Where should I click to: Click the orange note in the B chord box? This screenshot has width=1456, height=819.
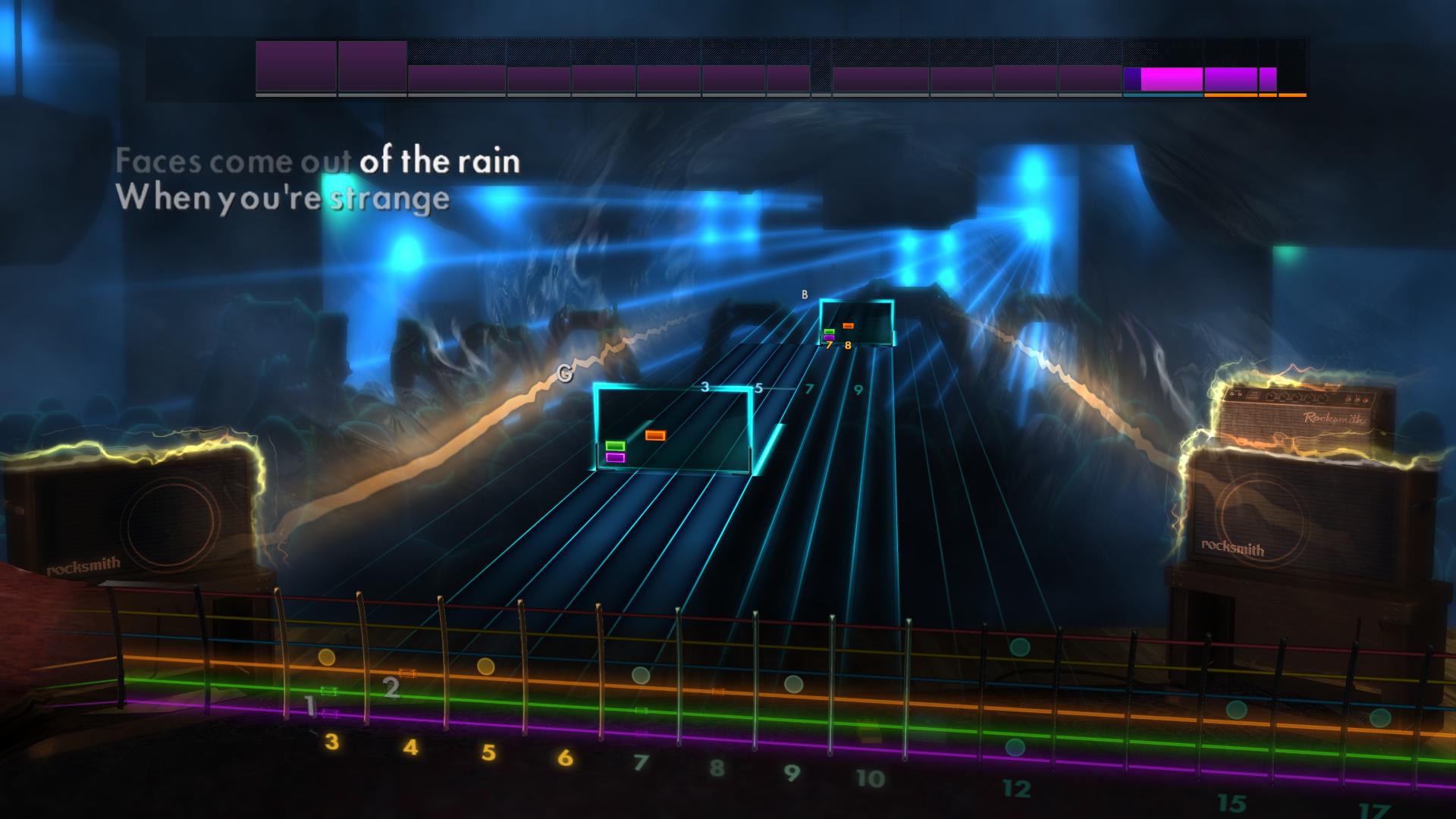click(848, 325)
